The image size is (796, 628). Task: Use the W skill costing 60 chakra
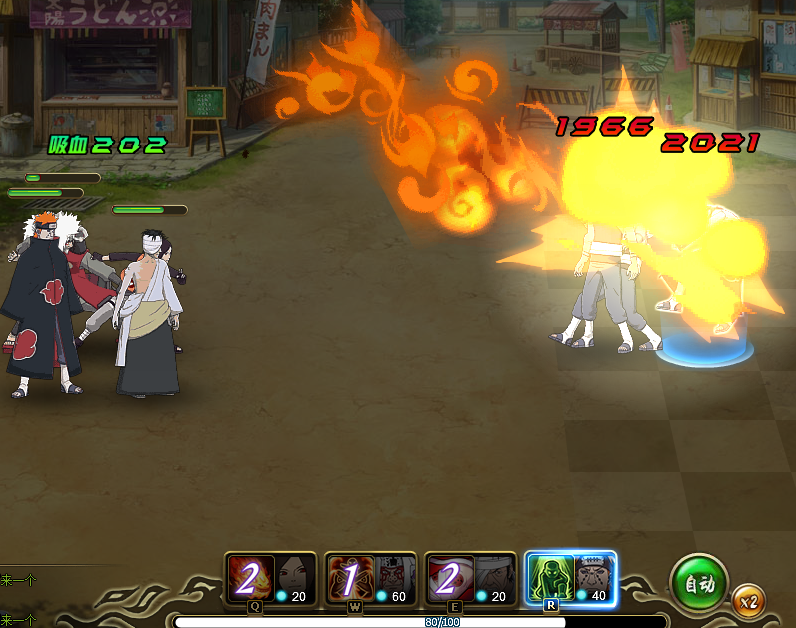tap(370, 578)
